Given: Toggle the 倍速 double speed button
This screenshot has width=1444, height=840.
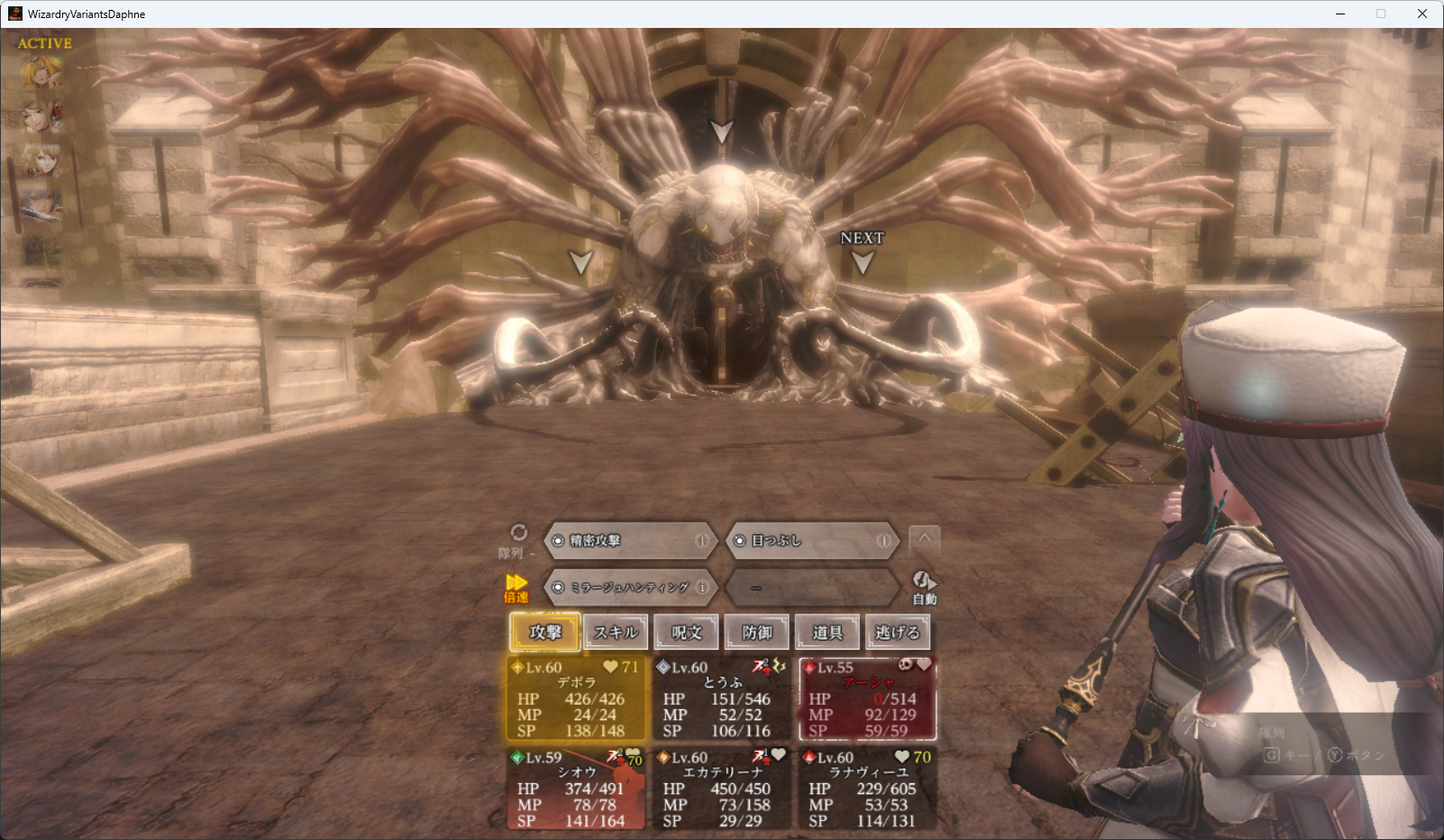Looking at the screenshot, I should coord(516,588).
